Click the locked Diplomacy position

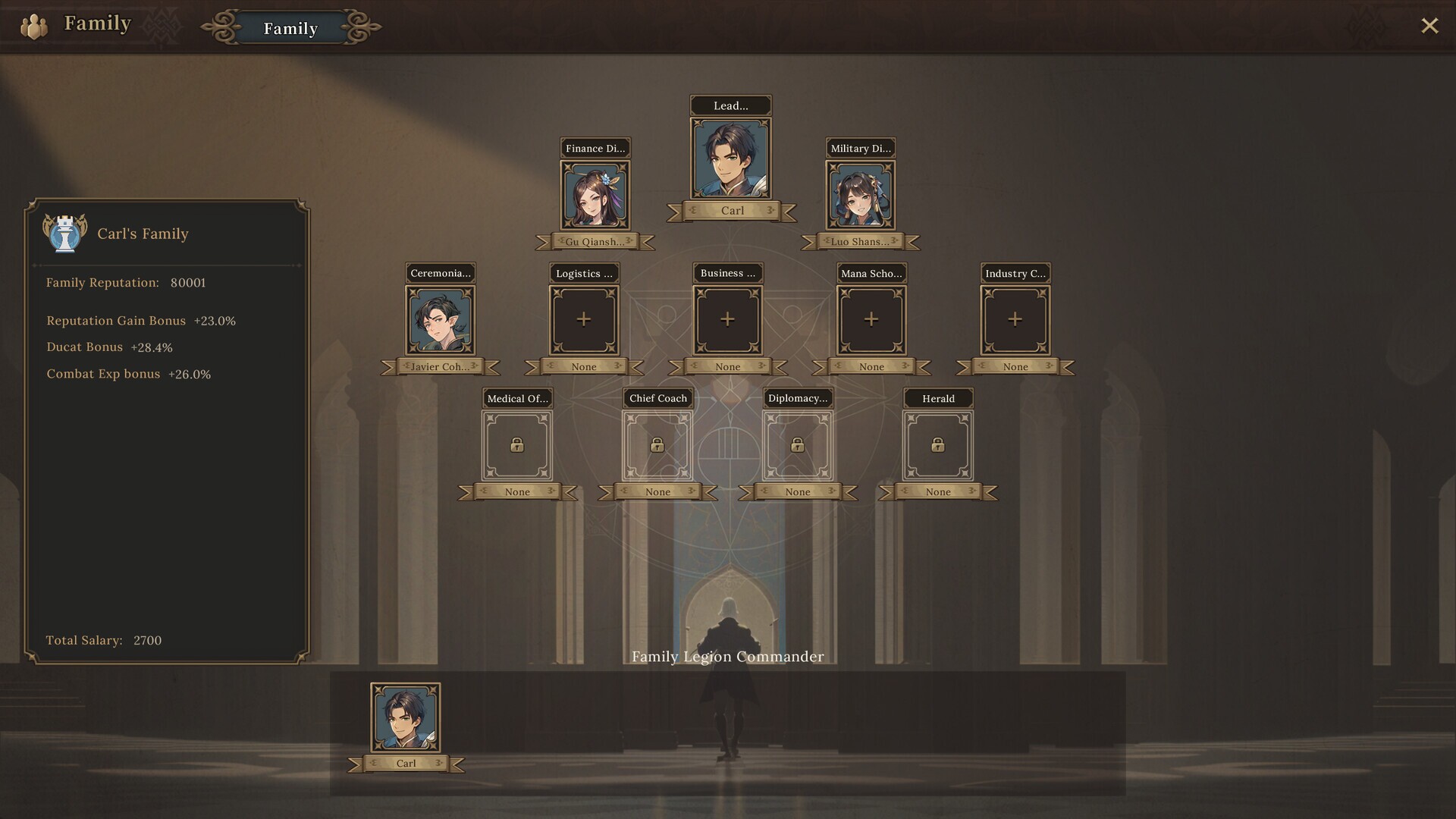click(x=797, y=445)
